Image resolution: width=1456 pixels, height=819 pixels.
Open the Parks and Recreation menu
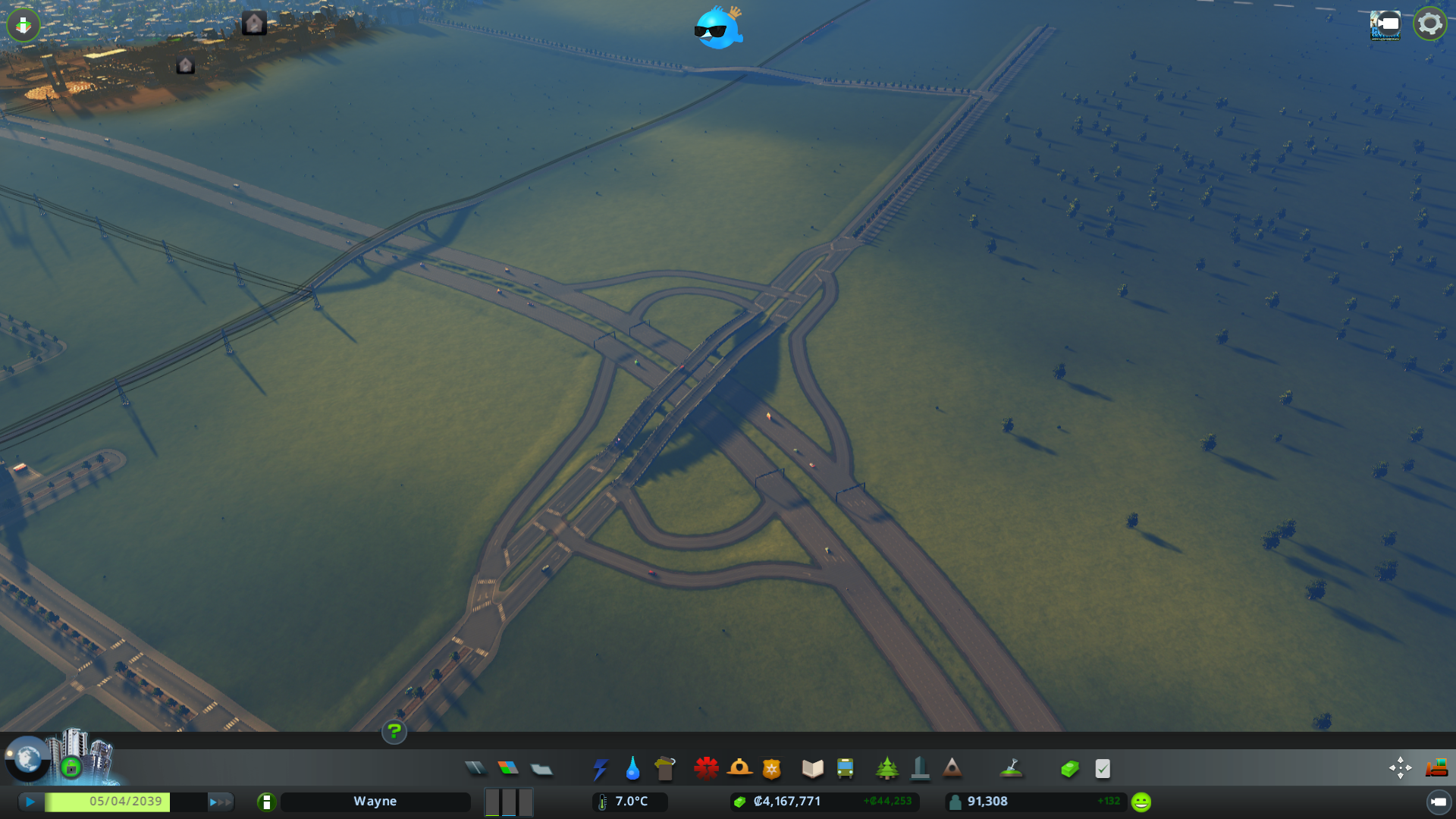(888, 768)
